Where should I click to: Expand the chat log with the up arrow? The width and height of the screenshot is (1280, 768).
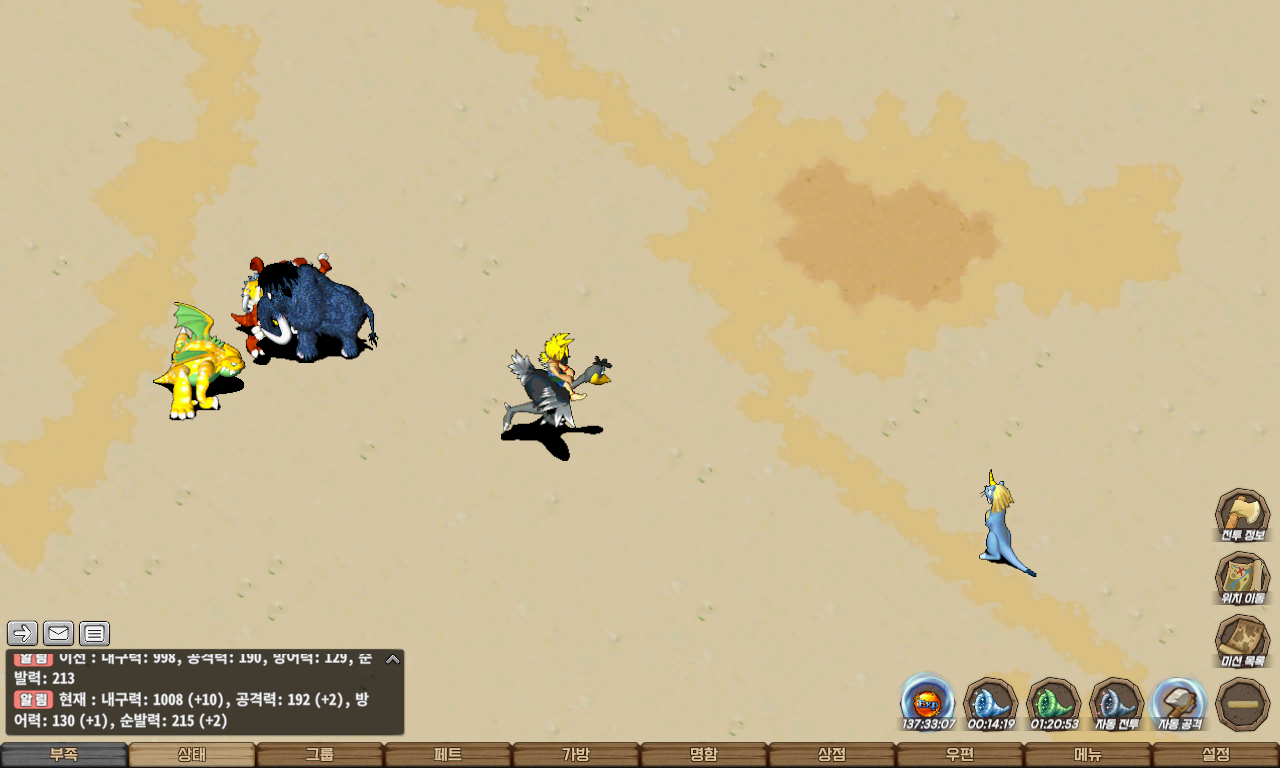click(x=393, y=659)
